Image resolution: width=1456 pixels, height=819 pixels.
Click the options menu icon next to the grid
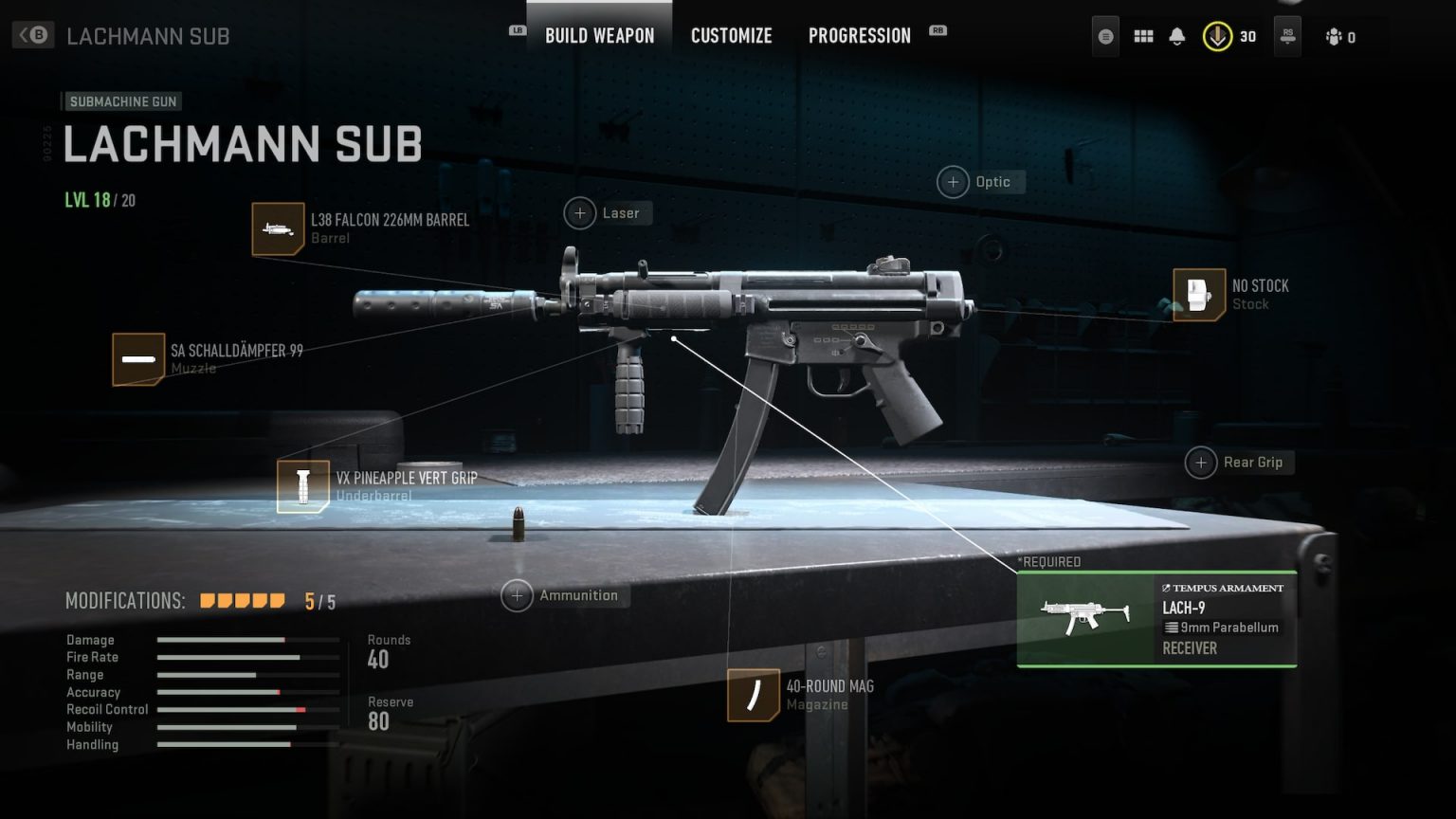coord(1104,36)
